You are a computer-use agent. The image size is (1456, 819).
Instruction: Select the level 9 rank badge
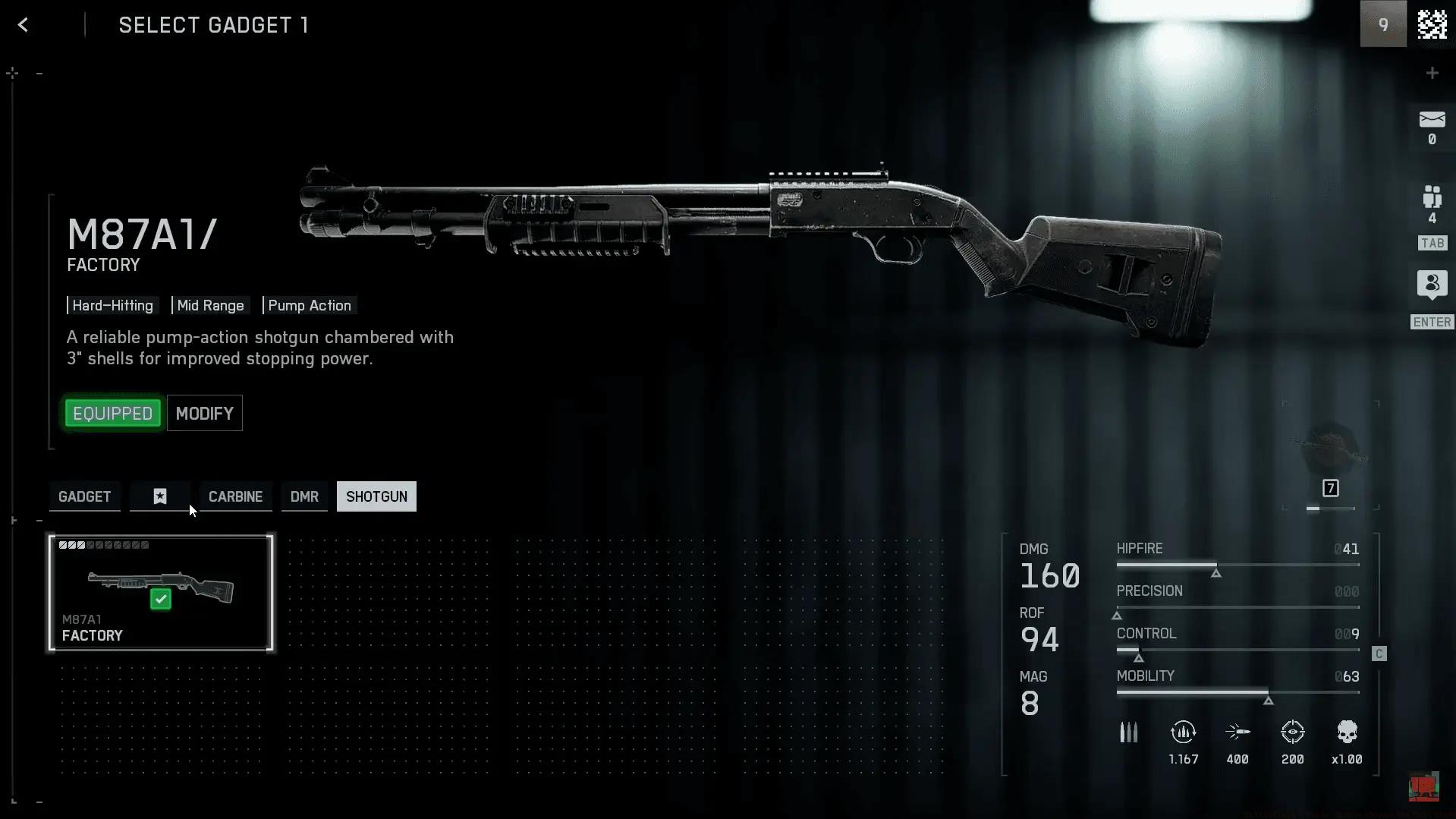point(1383,25)
